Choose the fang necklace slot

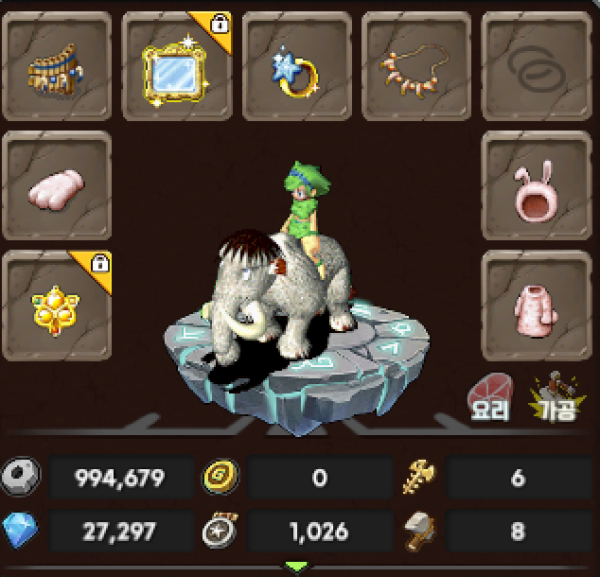click(416, 66)
